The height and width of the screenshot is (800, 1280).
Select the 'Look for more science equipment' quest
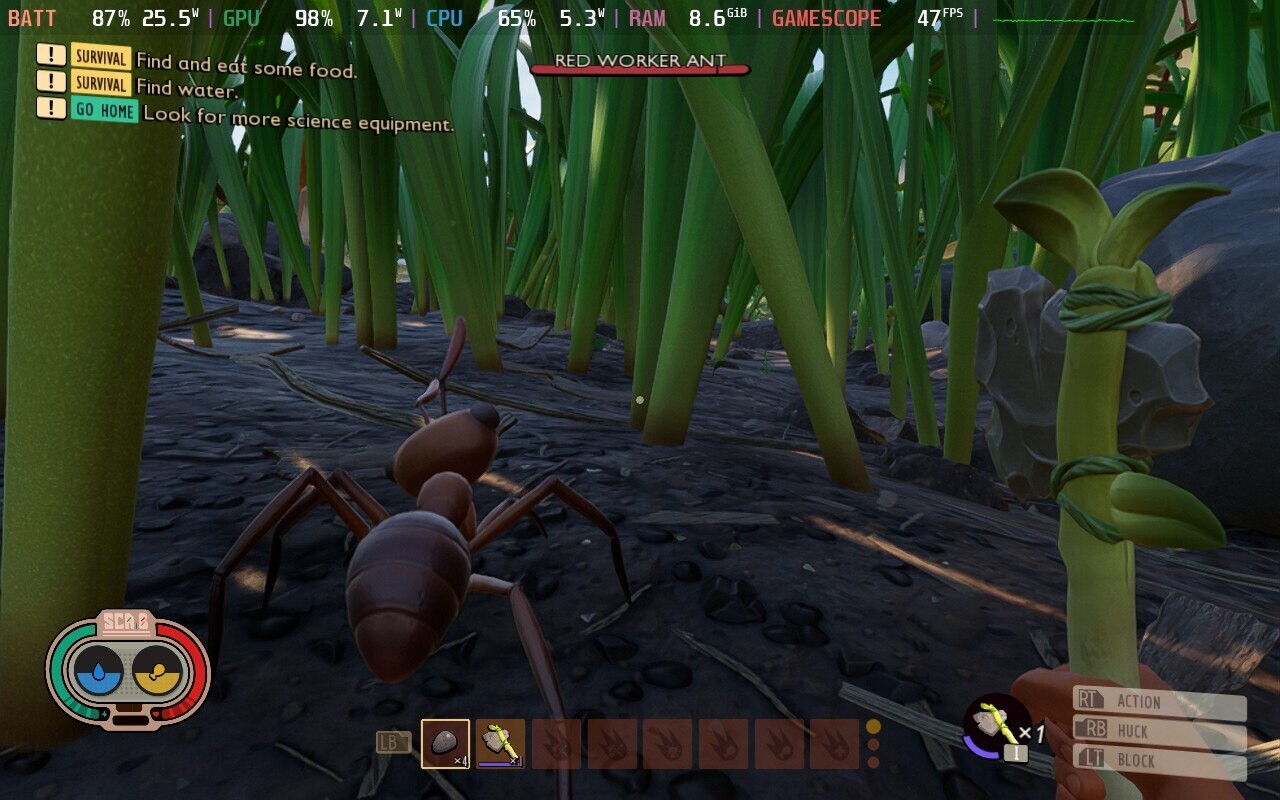click(298, 119)
